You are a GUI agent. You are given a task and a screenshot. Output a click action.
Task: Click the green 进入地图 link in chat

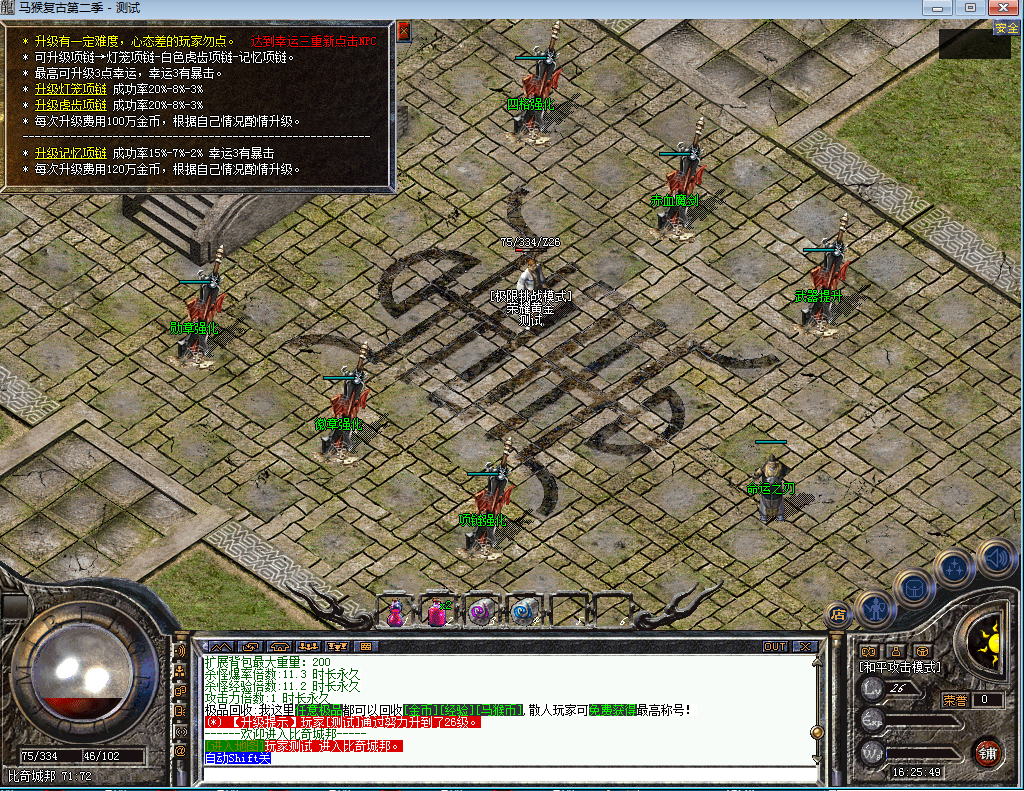click(x=234, y=746)
